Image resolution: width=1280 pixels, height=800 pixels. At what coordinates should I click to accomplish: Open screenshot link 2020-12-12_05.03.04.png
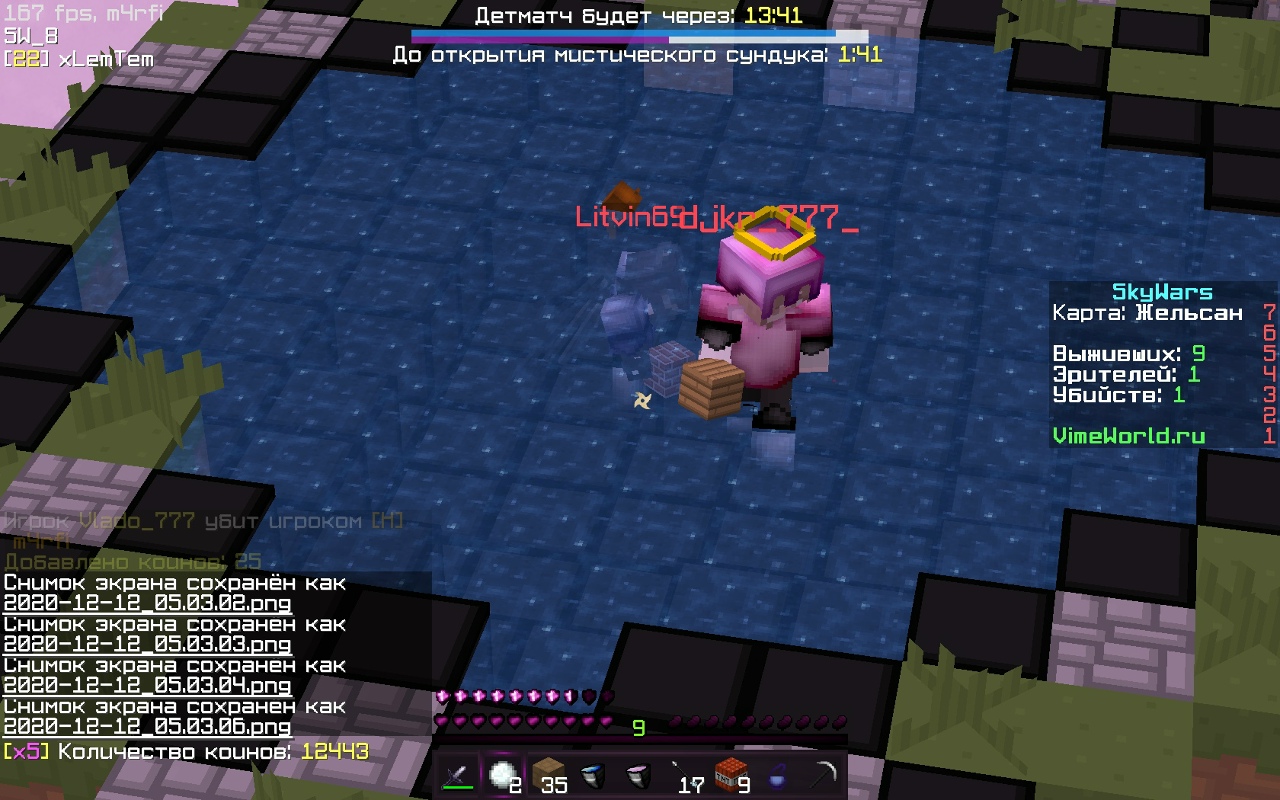(x=148, y=686)
